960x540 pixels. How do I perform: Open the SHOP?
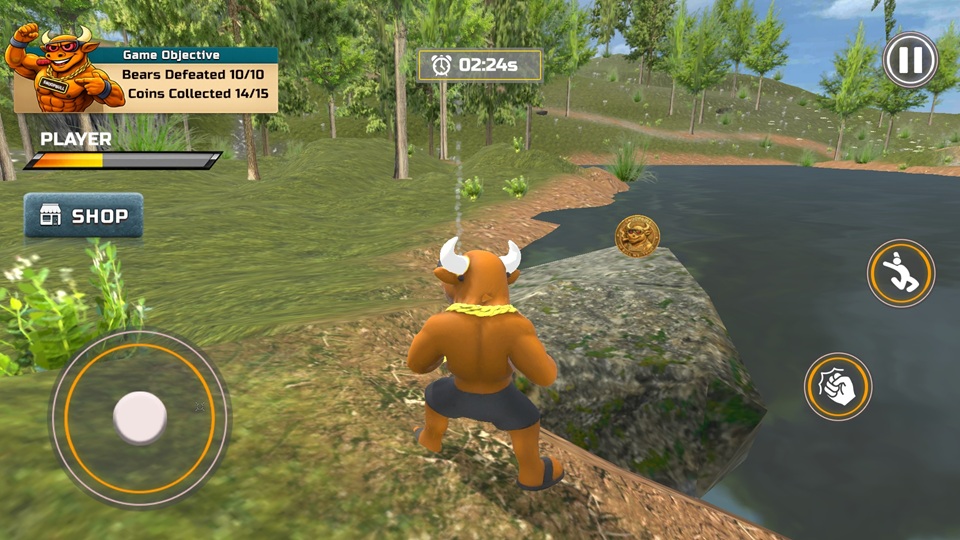click(84, 216)
